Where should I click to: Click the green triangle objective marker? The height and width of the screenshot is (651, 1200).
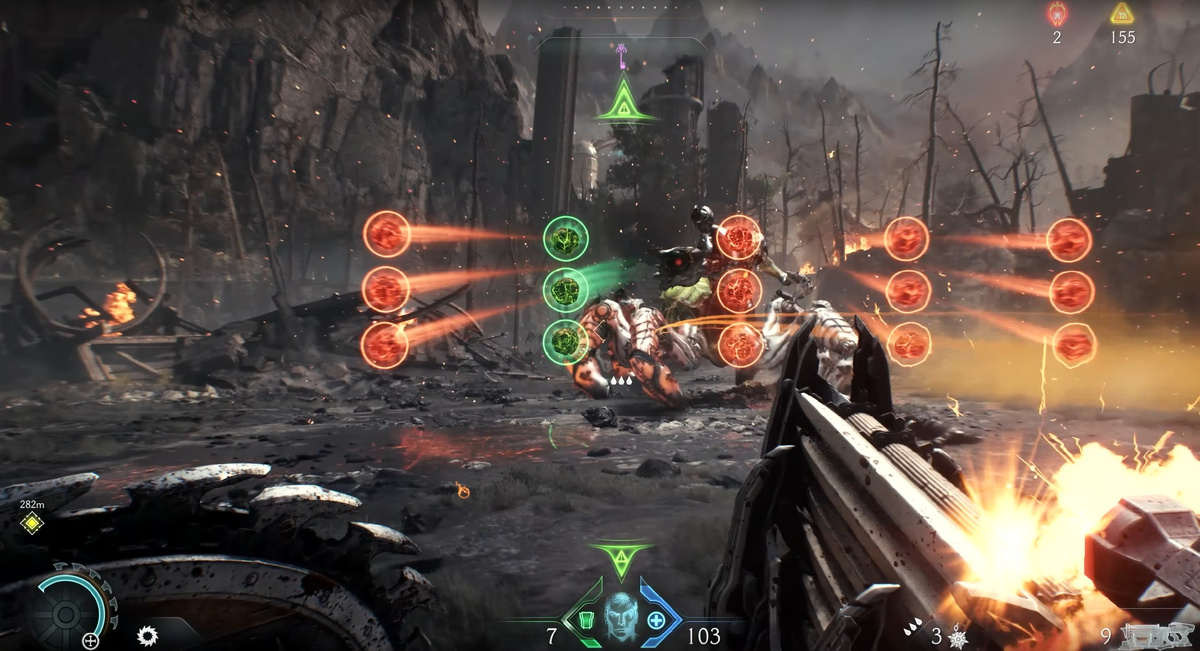pos(624,101)
